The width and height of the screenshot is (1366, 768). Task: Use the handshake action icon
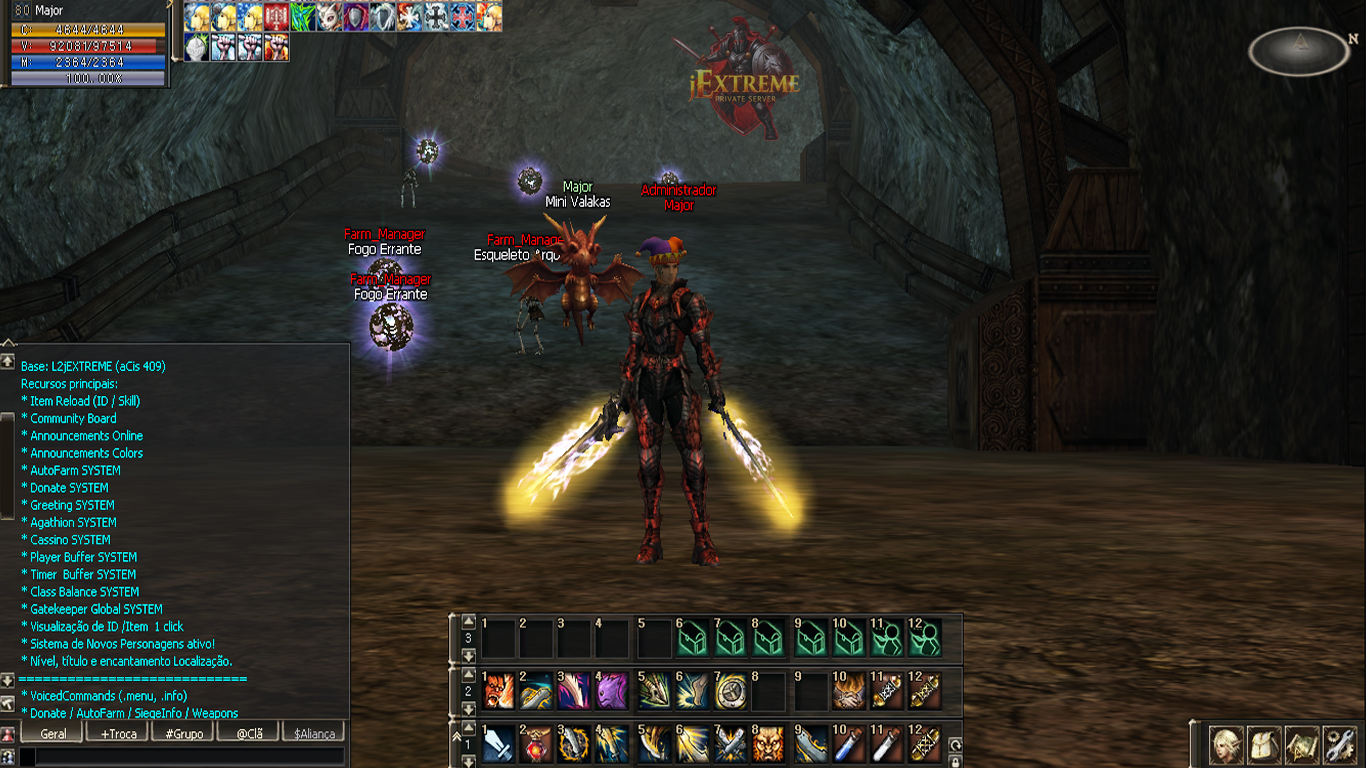point(847,691)
